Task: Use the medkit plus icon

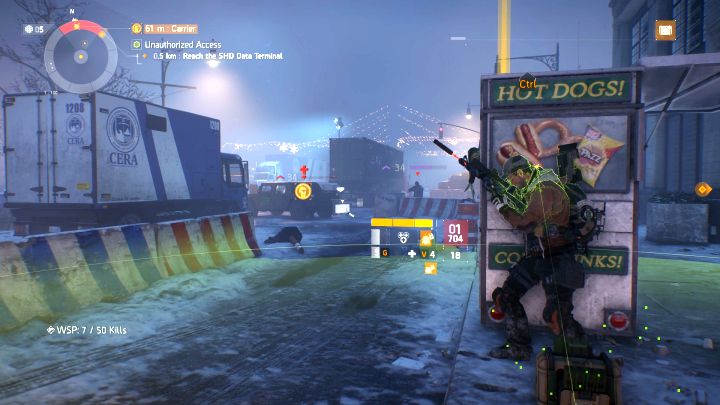Action: pyautogui.click(x=412, y=254)
